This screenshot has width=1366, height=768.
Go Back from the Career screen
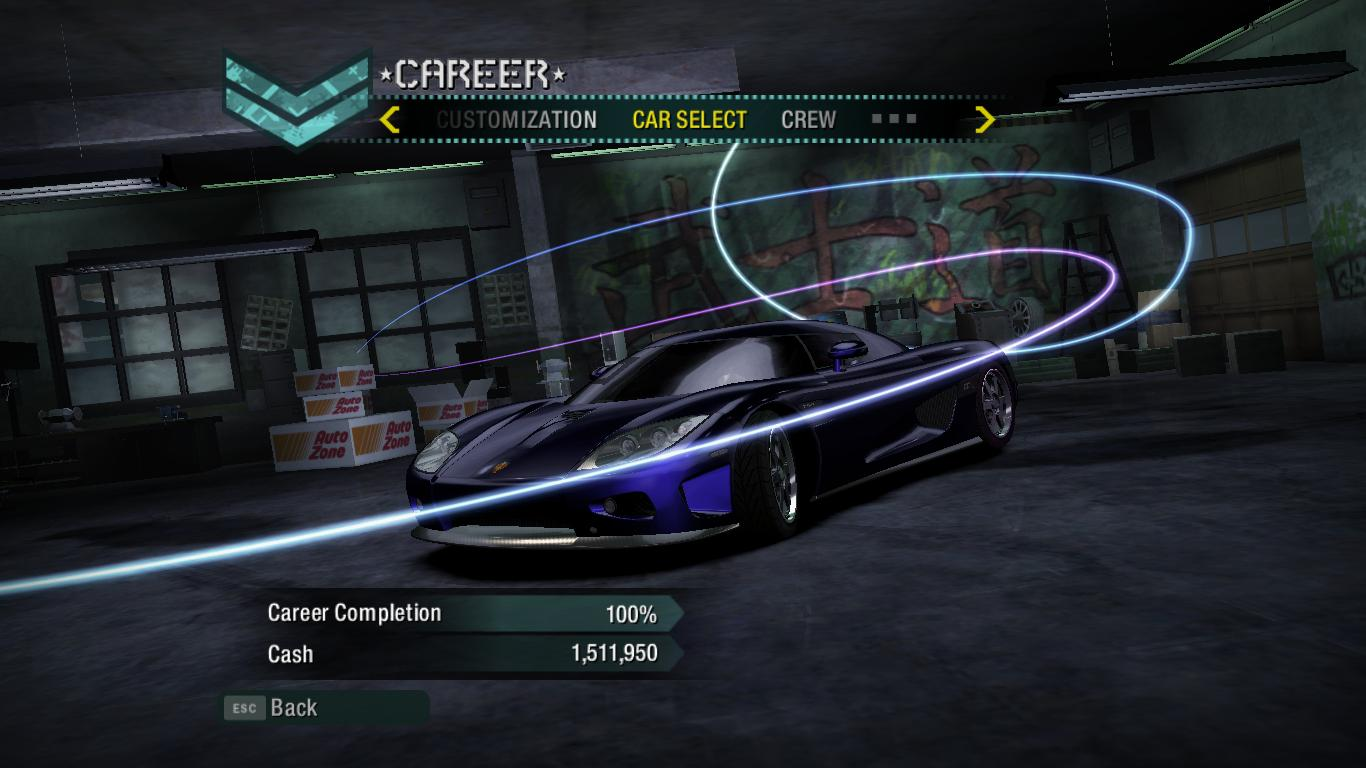293,708
